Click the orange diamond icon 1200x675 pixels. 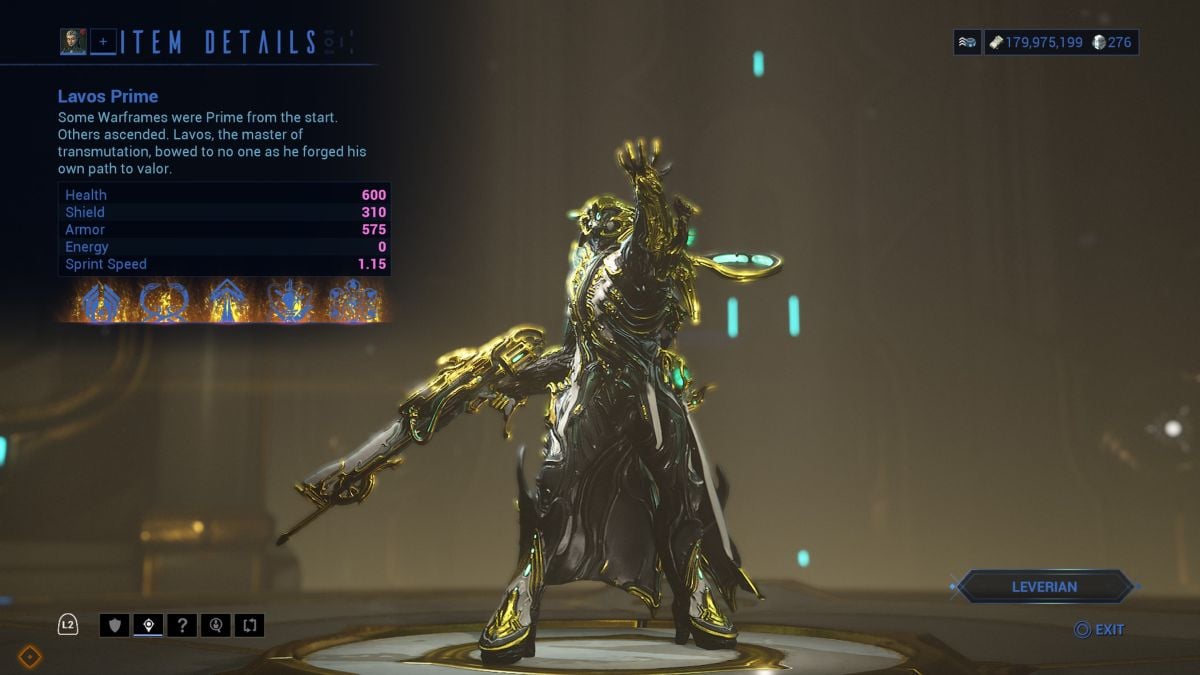click(30, 656)
